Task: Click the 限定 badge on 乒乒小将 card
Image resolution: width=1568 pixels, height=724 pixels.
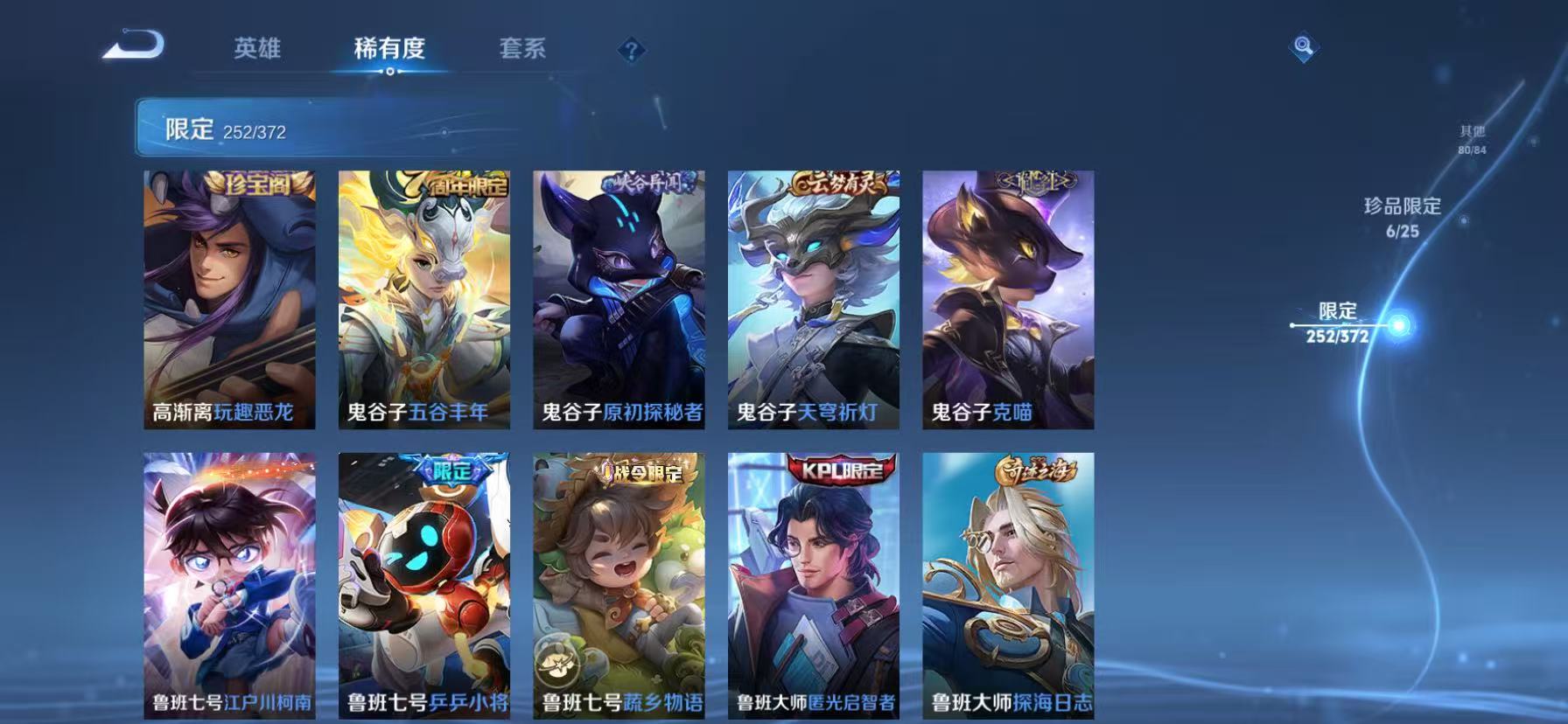Action: pyautogui.click(x=451, y=470)
